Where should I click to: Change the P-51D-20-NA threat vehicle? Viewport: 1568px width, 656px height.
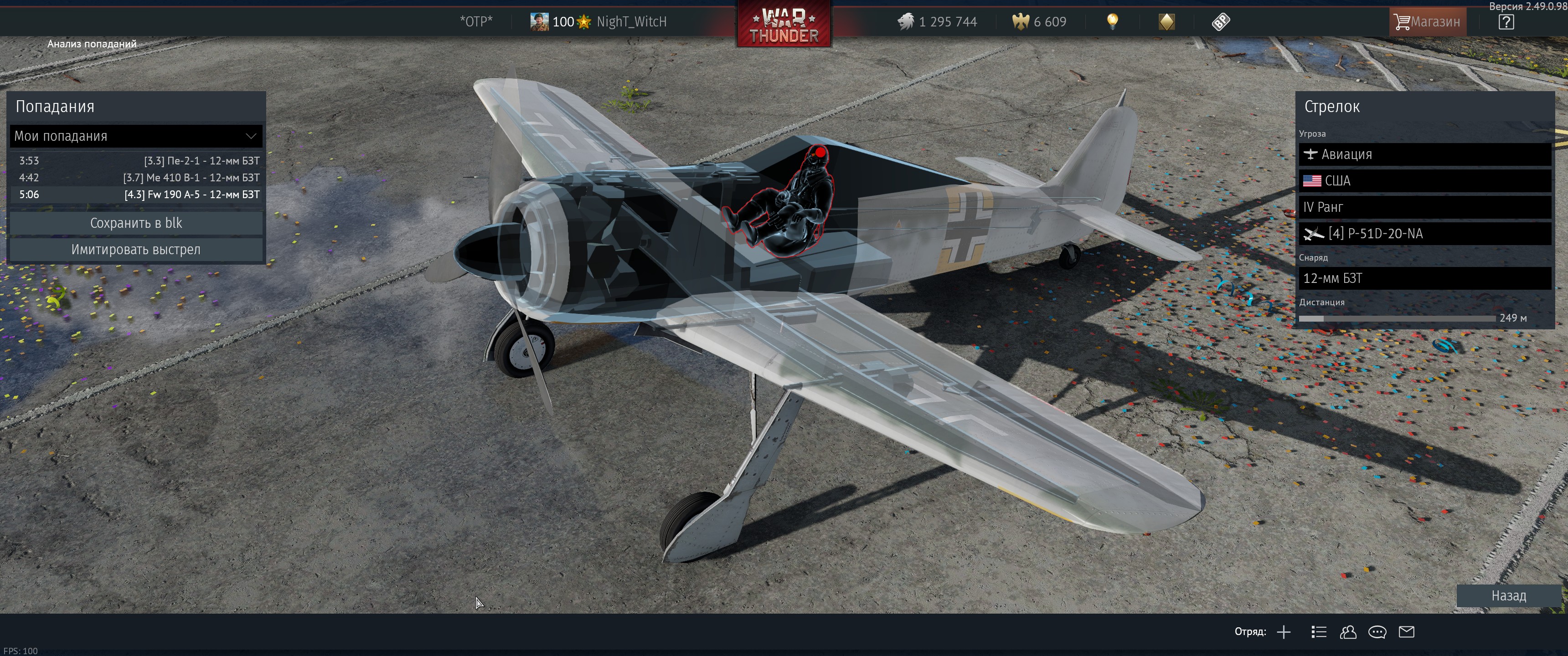coord(1424,234)
